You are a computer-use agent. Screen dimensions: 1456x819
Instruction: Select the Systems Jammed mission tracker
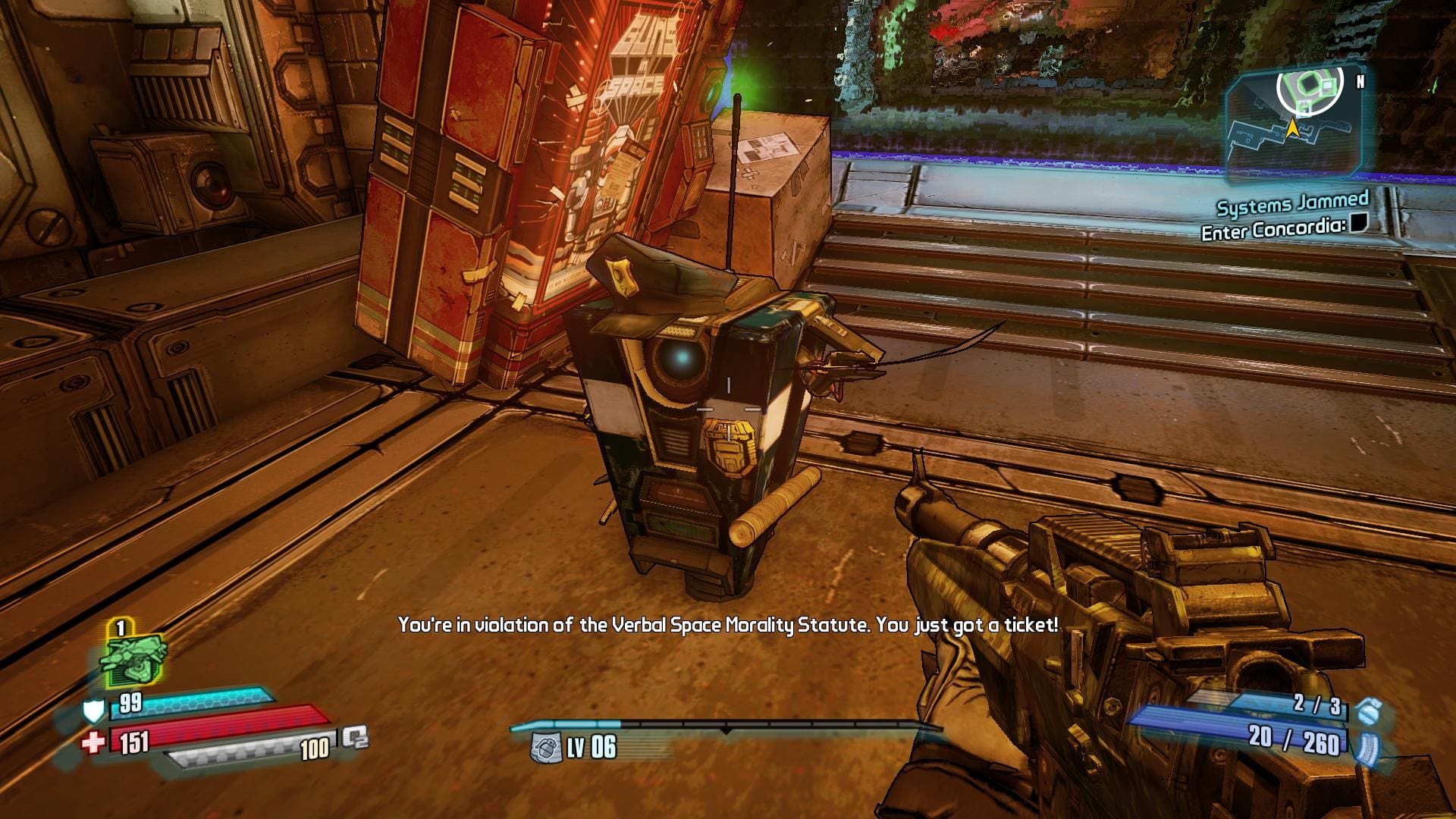tap(1292, 203)
